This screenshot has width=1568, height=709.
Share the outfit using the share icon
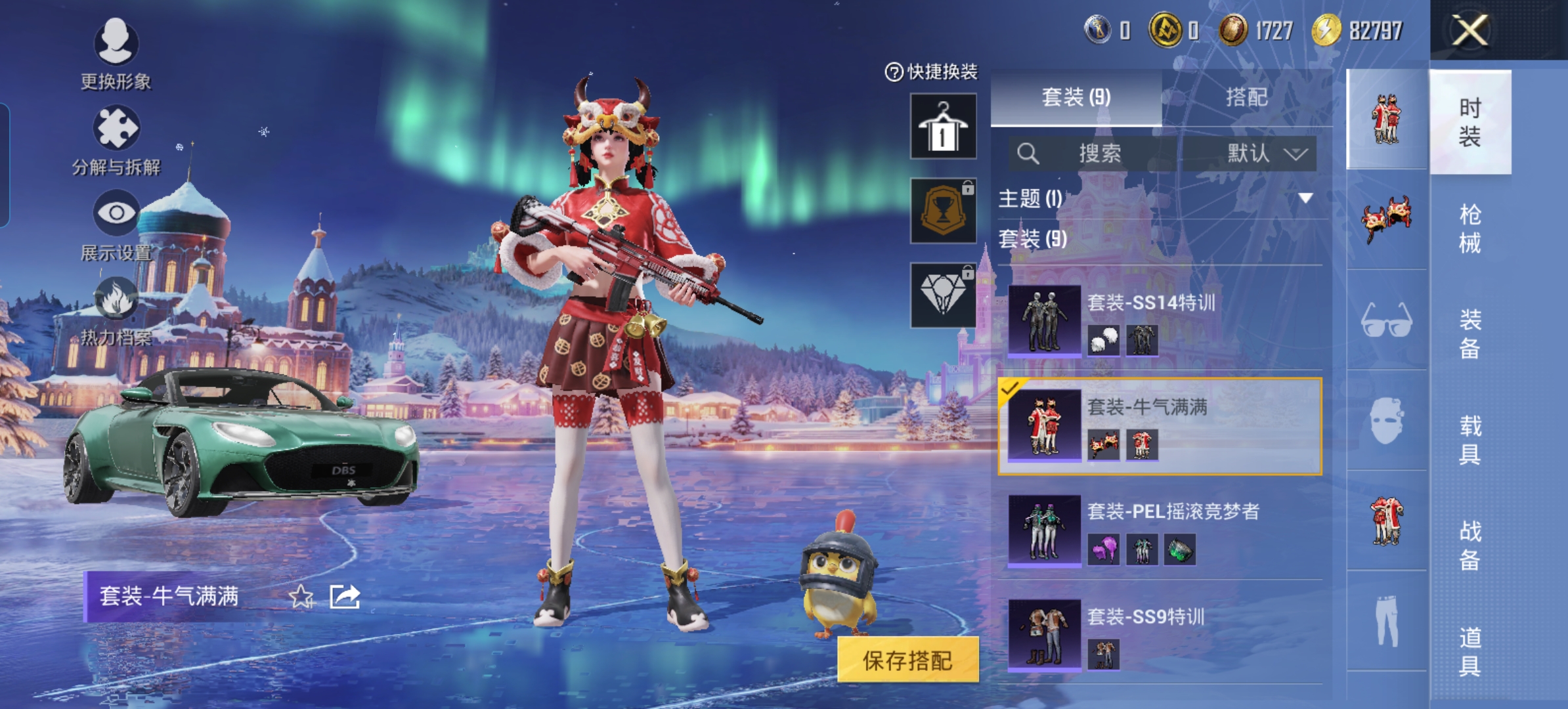tap(345, 597)
